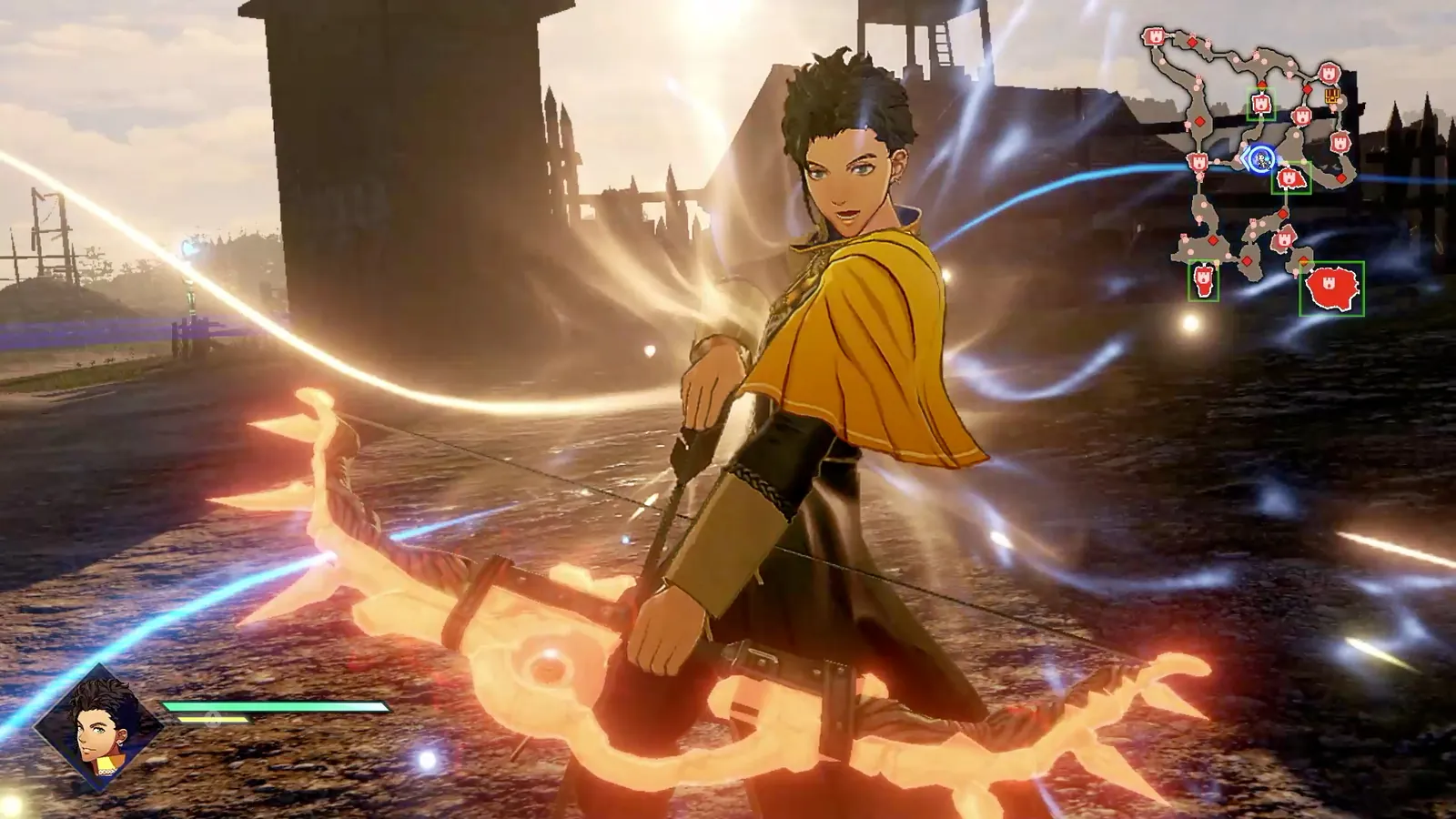This screenshot has width=1456, height=819.
Task: Click the red fort icon left of the player marker
Action: [1198, 161]
